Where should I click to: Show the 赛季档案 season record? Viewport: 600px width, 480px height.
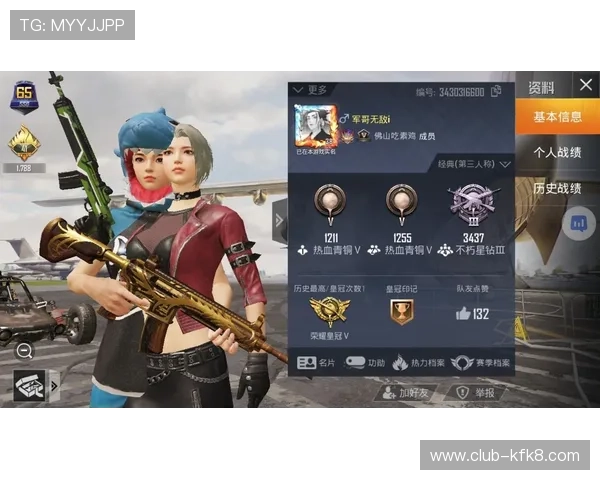(x=480, y=362)
